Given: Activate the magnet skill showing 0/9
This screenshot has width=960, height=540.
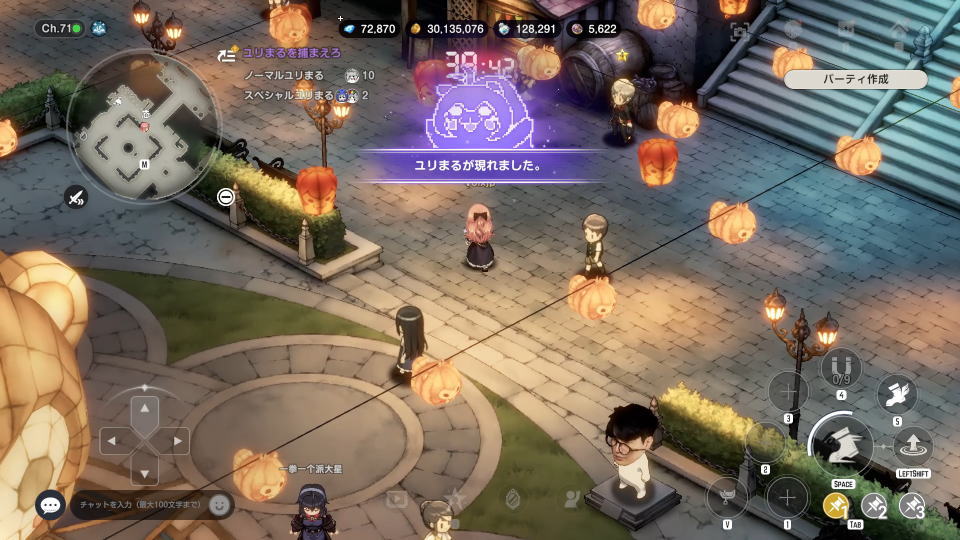Looking at the screenshot, I should point(841,368).
